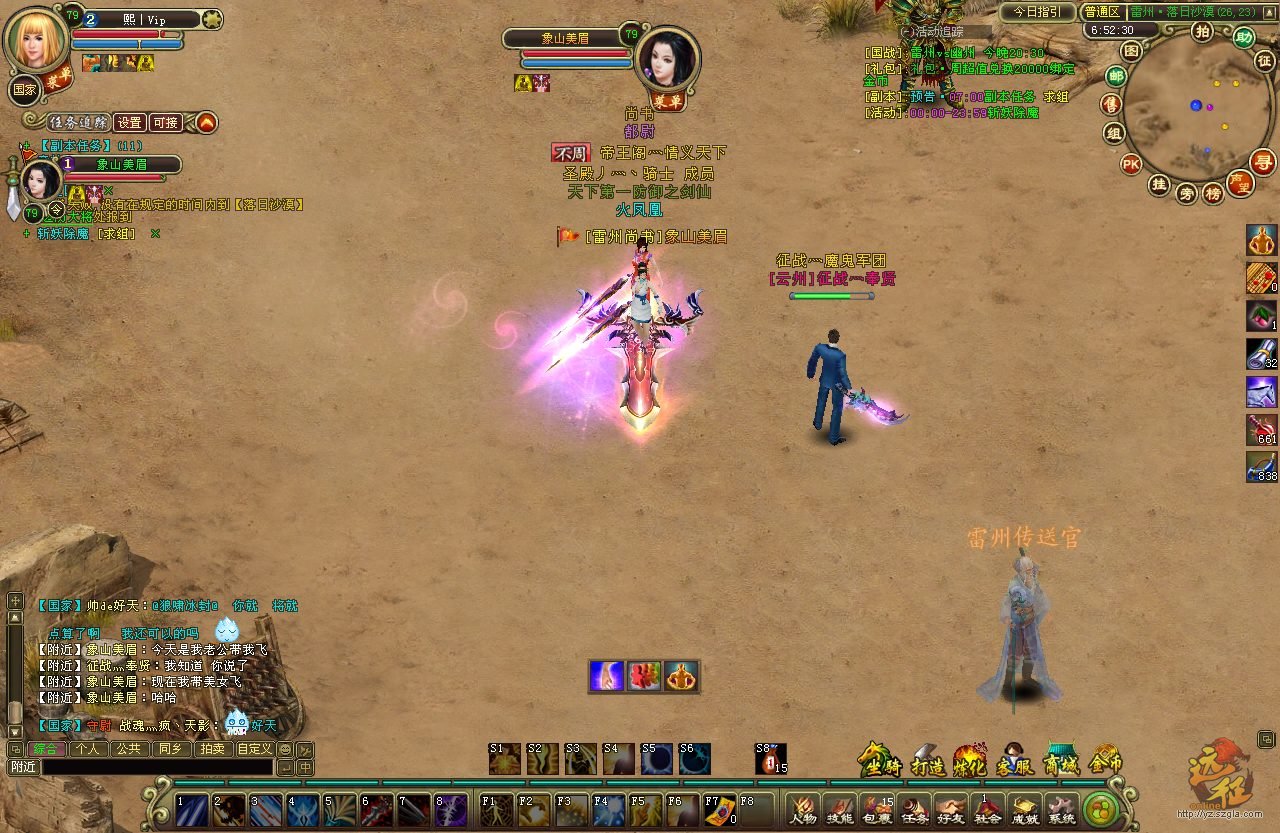The height and width of the screenshot is (833, 1280).
Task: Activate the skill in hotbar slot 8
Action: tap(450, 808)
